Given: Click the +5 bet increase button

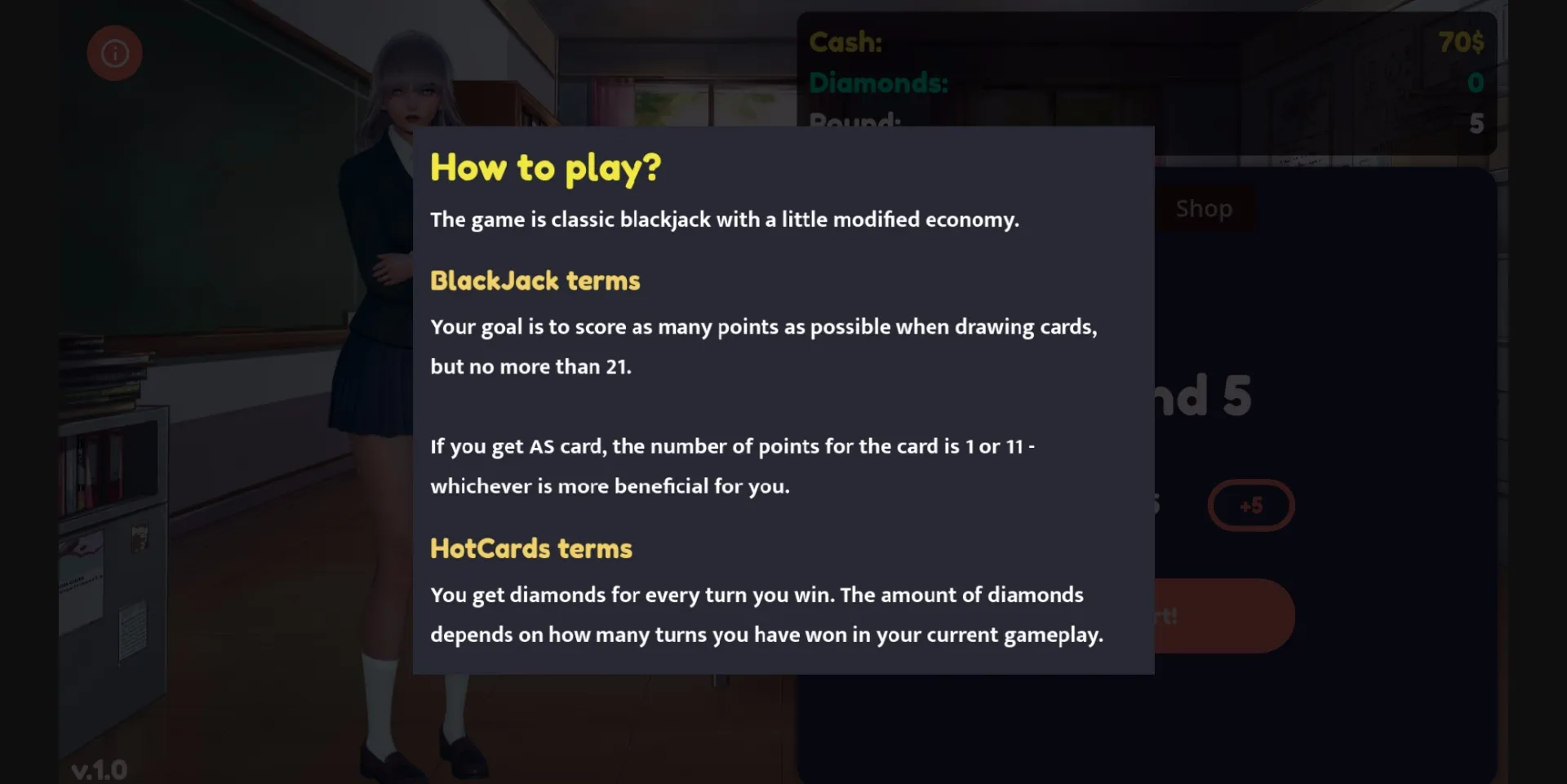Looking at the screenshot, I should point(1251,505).
